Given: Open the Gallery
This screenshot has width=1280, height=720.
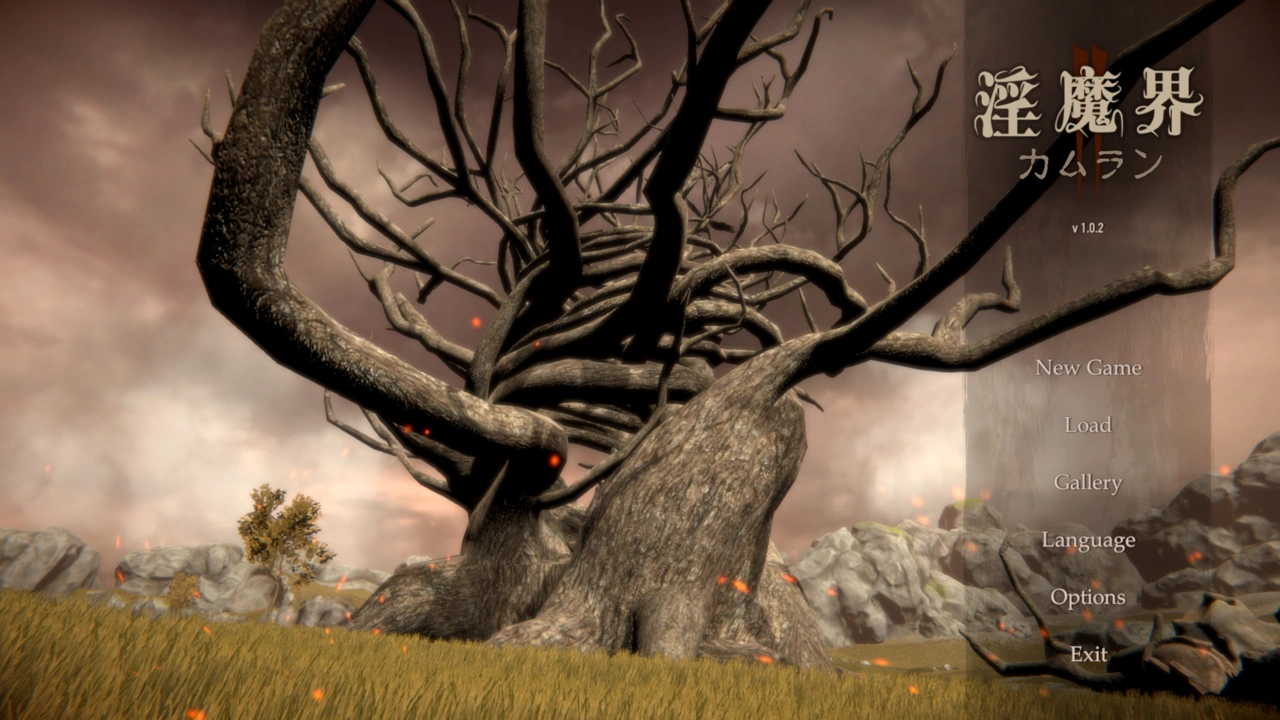Looking at the screenshot, I should click(x=1088, y=483).
